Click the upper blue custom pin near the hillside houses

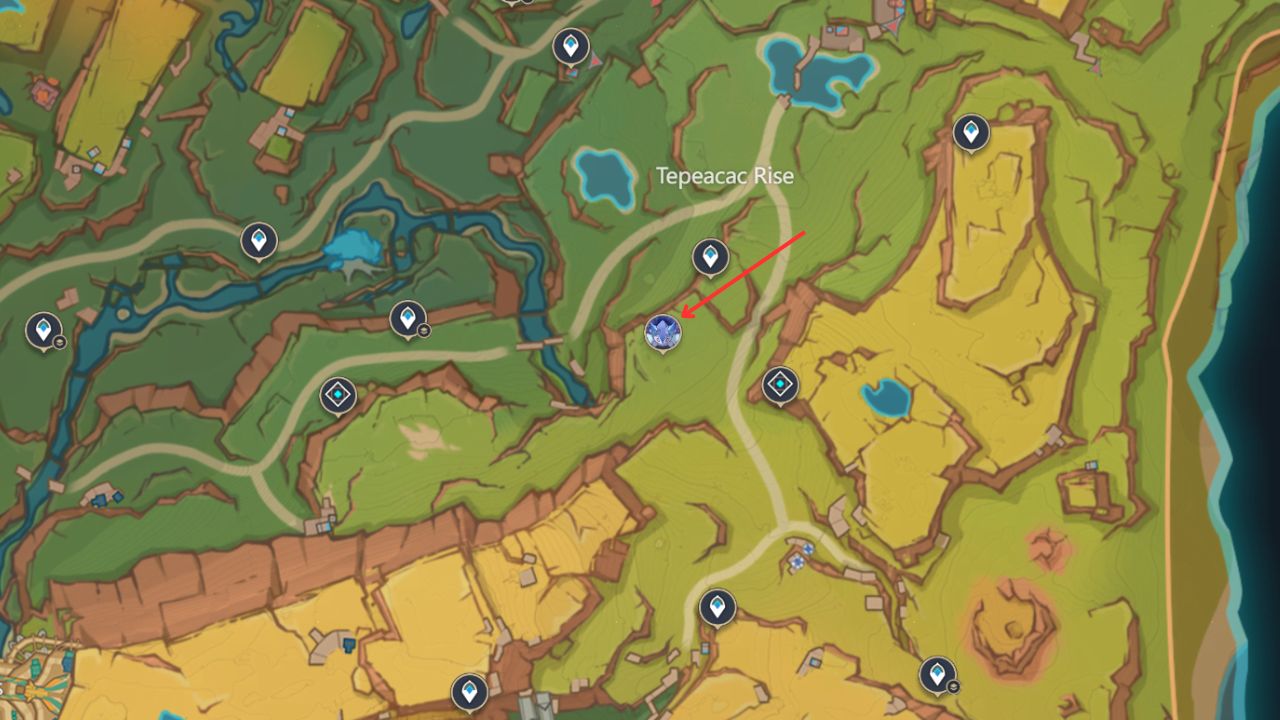pos(808,548)
